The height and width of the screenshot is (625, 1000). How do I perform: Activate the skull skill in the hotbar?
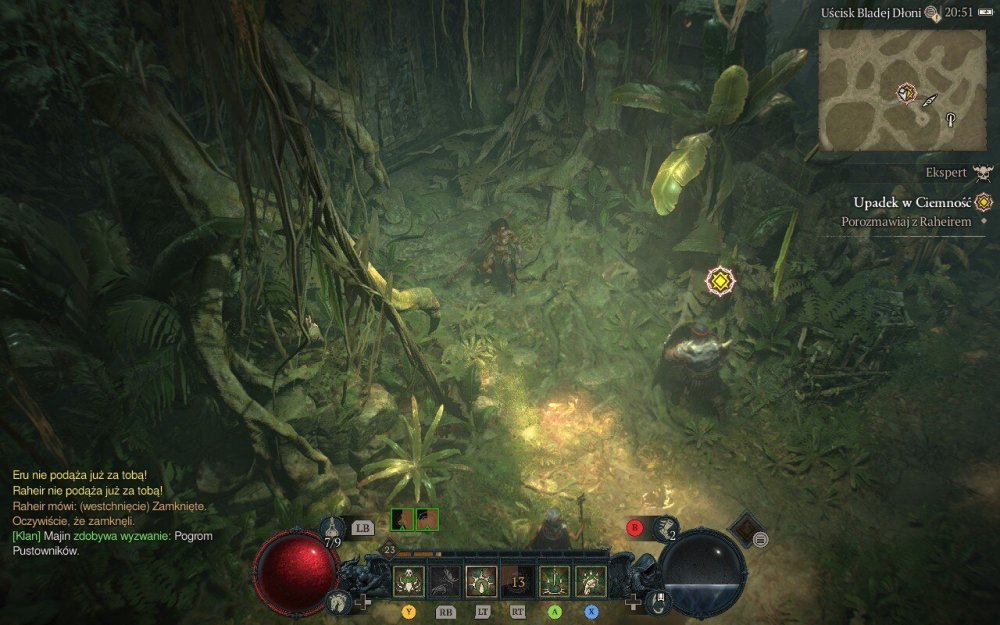click(x=408, y=580)
